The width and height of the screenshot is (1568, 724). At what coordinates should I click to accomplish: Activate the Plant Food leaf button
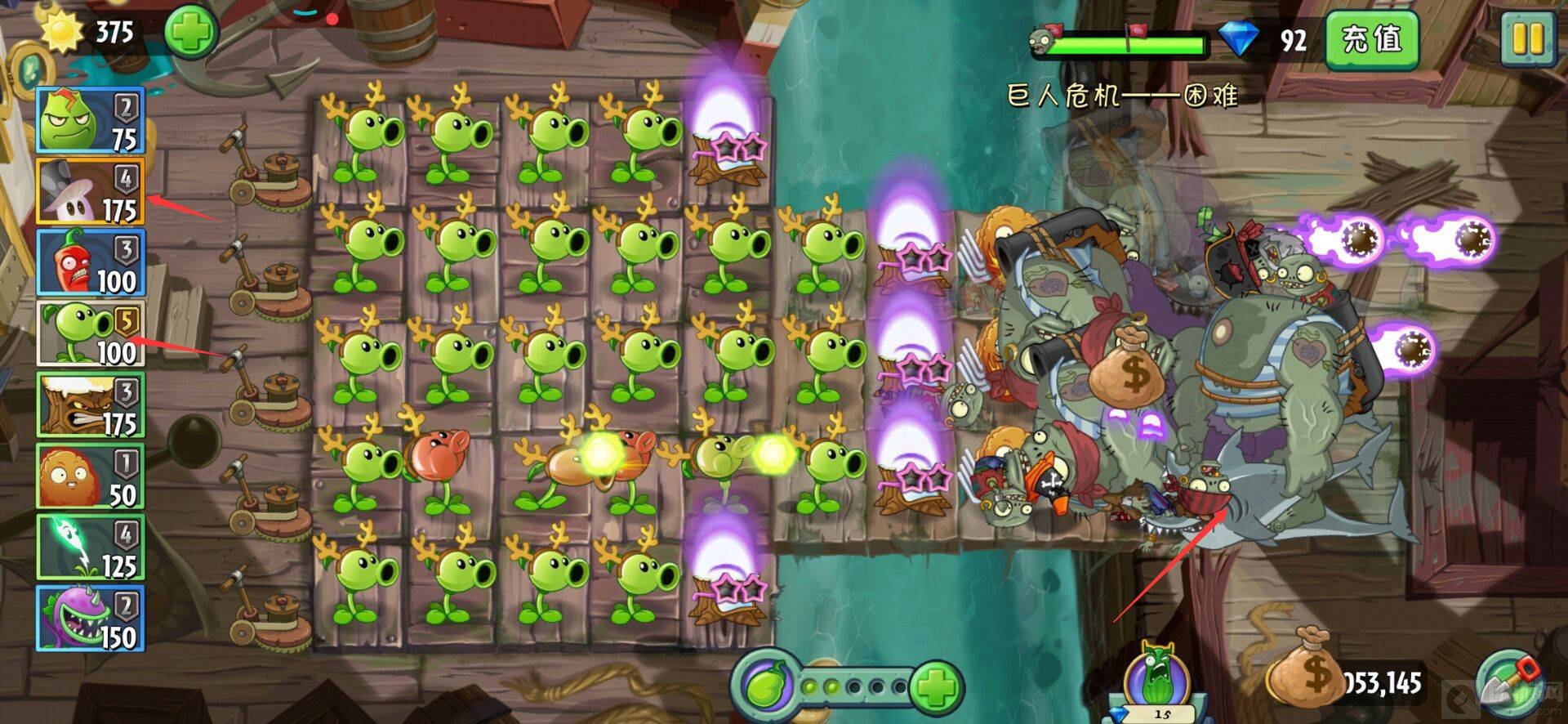coord(766,685)
